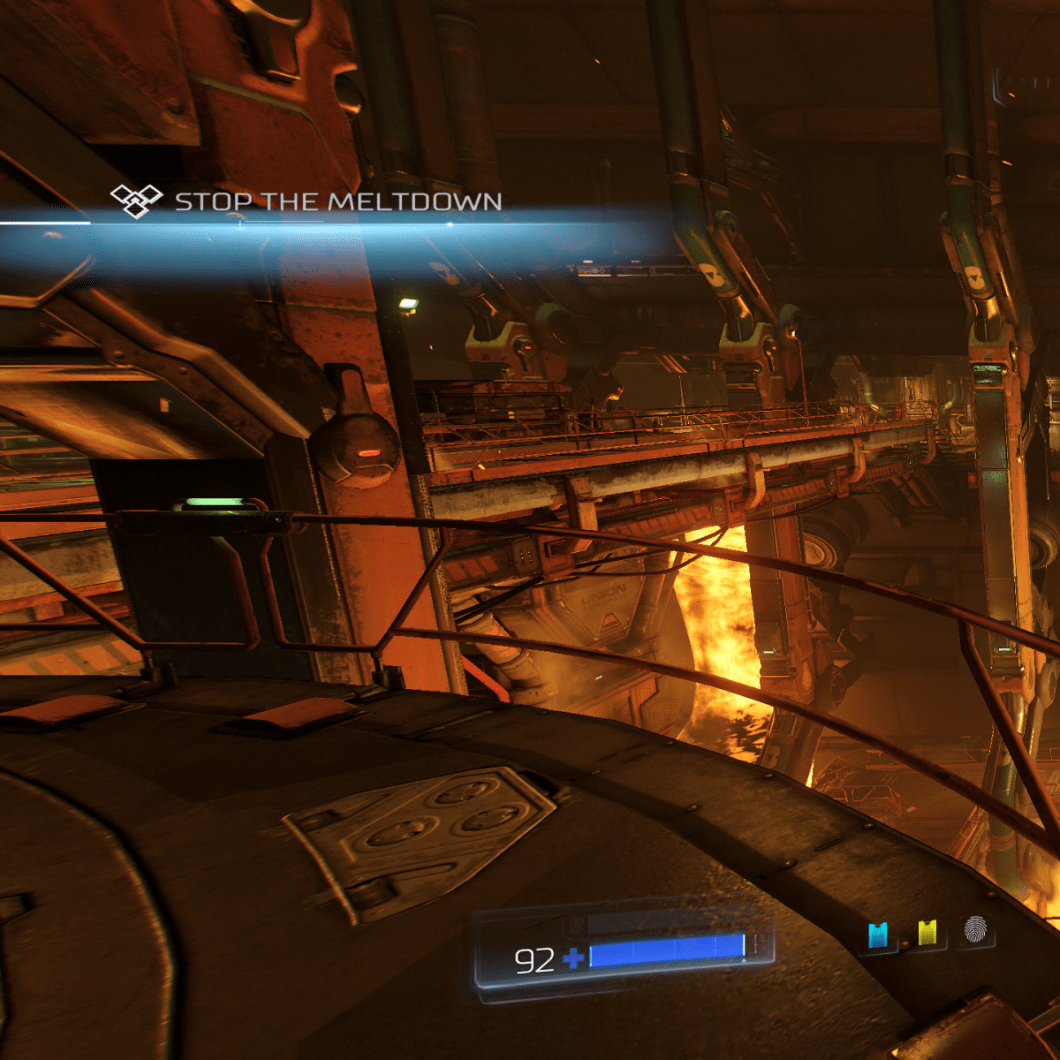
Task: Select the yellow keycard icon
Action: pos(927,934)
